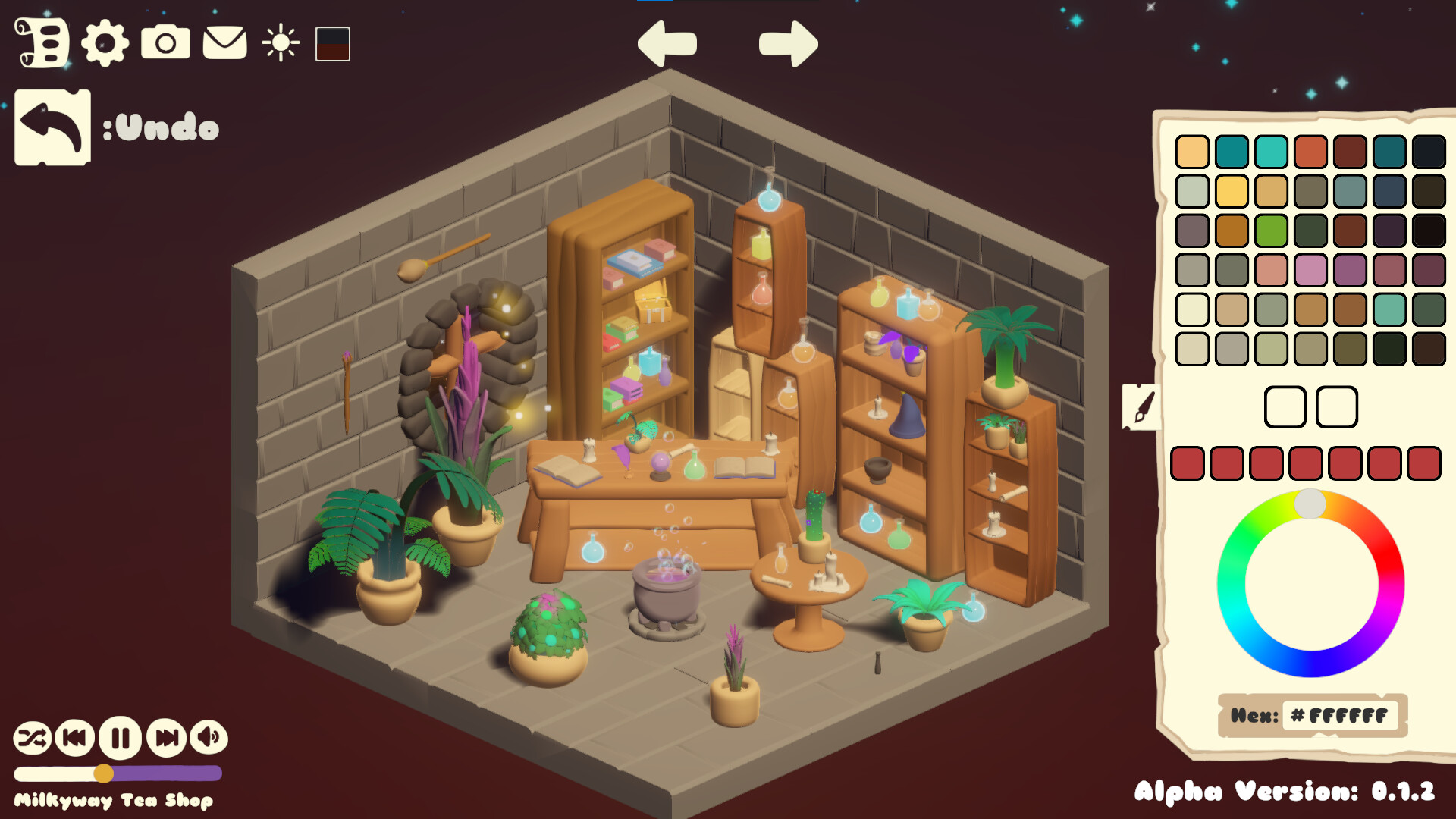Click the left arrow to change rooms
The image size is (1456, 819).
click(x=667, y=43)
